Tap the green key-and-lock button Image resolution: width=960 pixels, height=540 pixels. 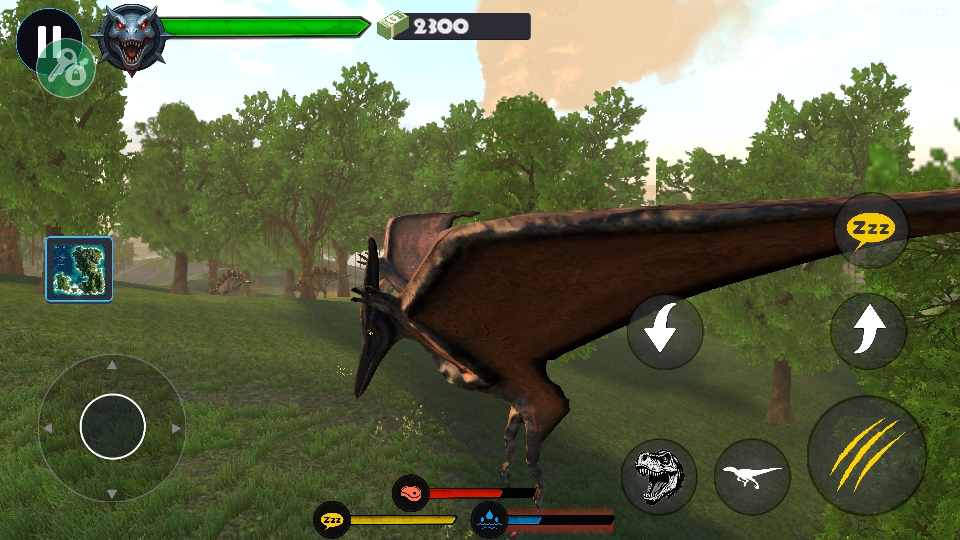pyautogui.click(x=67, y=69)
